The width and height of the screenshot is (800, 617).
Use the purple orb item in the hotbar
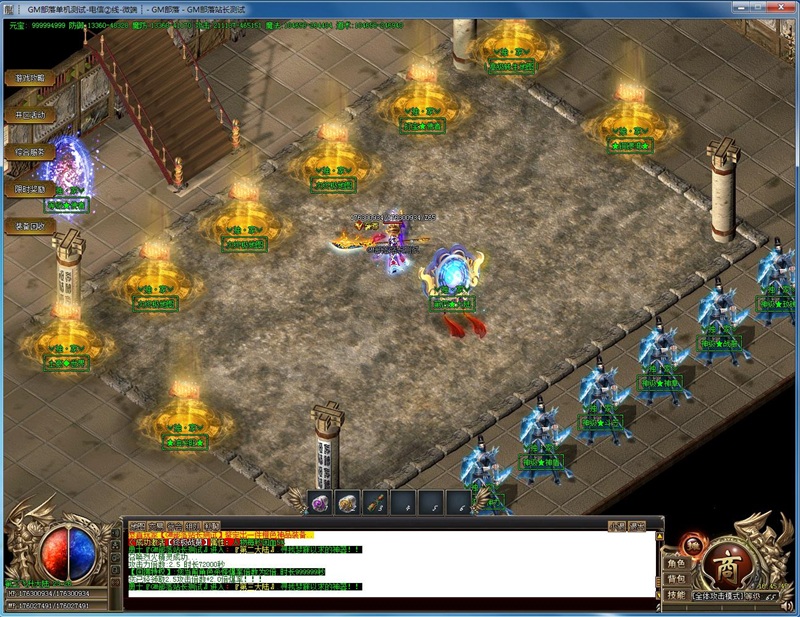point(321,503)
